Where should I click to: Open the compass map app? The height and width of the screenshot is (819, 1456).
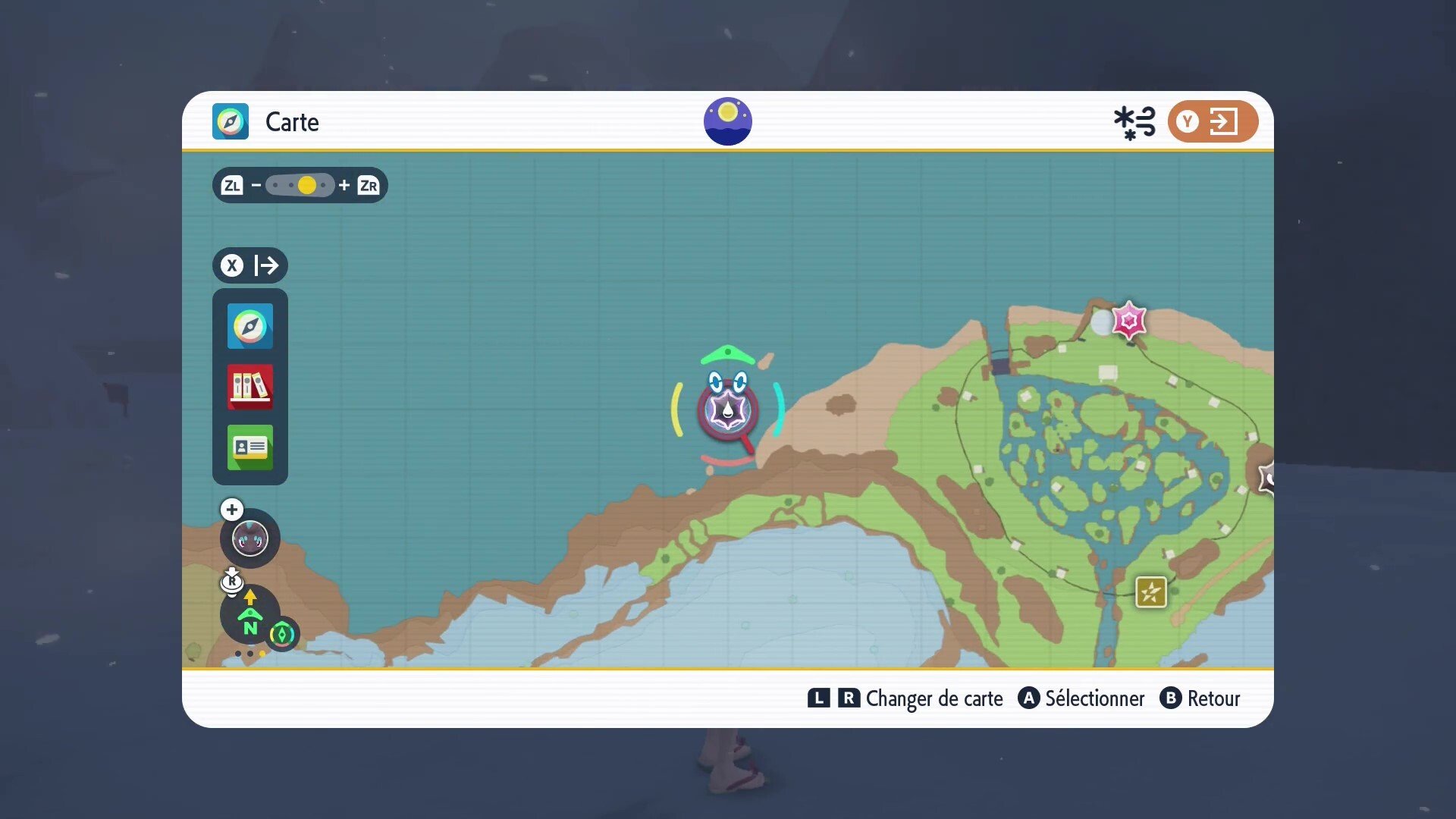click(250, 326)
